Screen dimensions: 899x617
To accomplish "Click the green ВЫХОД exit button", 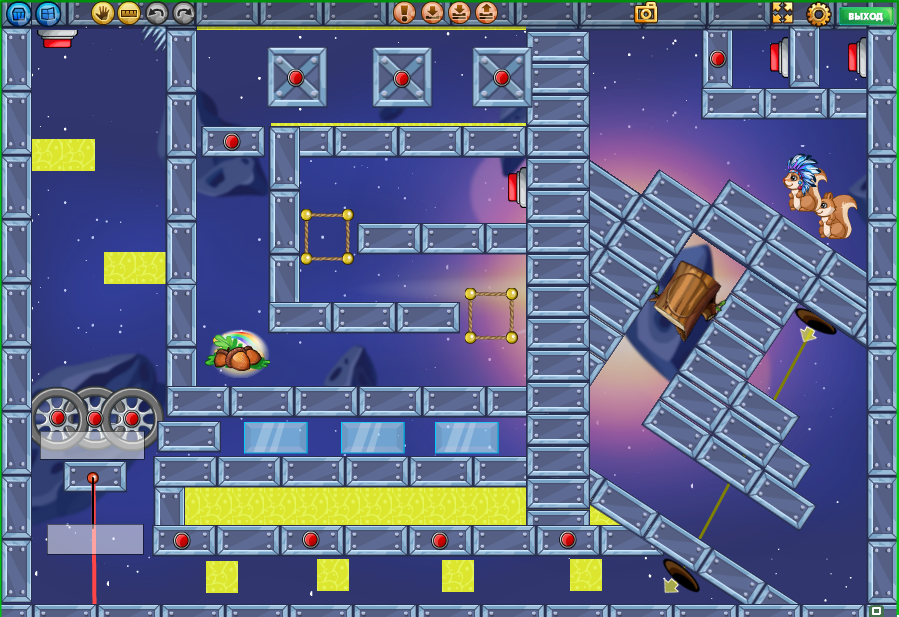I will (865, 15).
